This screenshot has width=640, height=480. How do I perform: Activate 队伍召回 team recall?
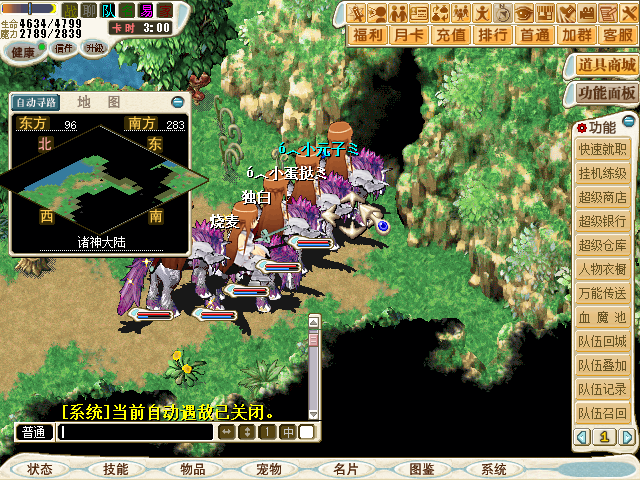tap(602, 414)
